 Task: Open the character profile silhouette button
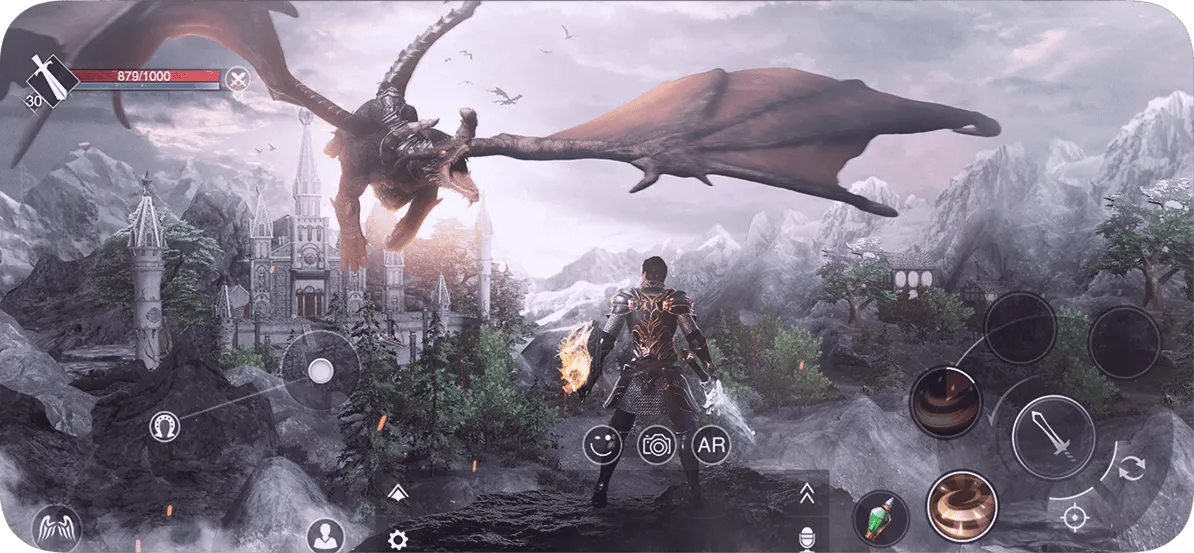tap(325, 535)
